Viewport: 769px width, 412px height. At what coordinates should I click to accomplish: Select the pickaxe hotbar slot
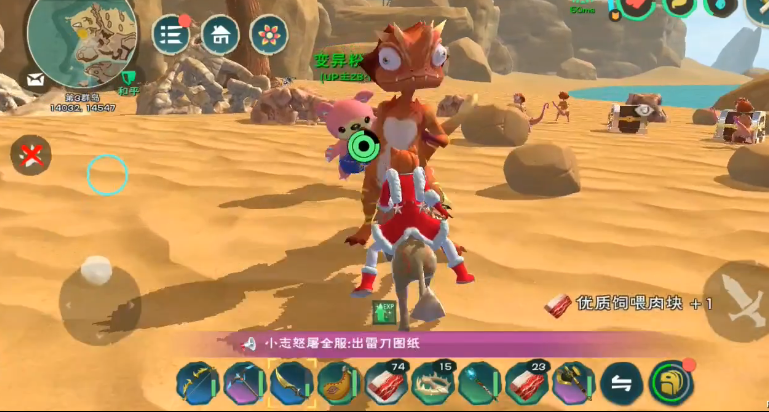click(244, 382)
